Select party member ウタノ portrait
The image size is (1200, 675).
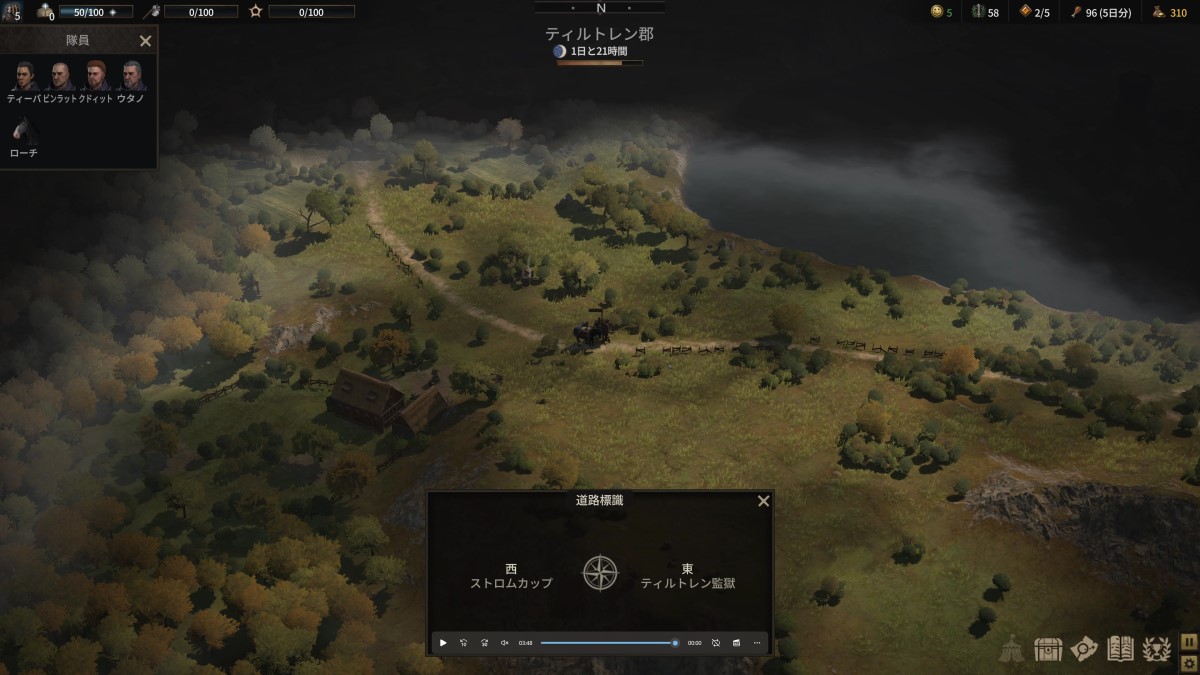pyautogui.click(x=132, y=76)
